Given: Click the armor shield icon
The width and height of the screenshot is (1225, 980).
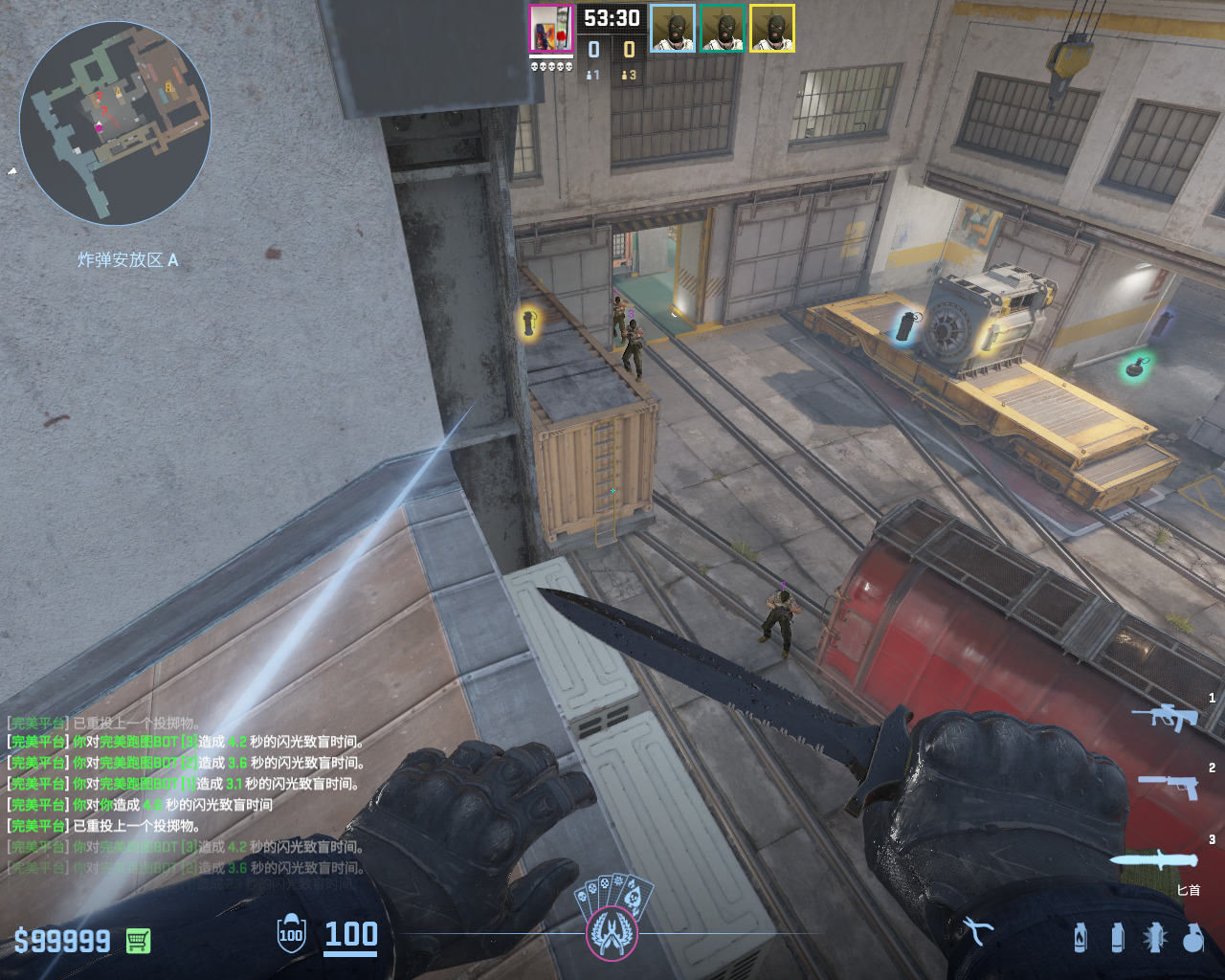Looking at the screenshot, I should [291, 934].
